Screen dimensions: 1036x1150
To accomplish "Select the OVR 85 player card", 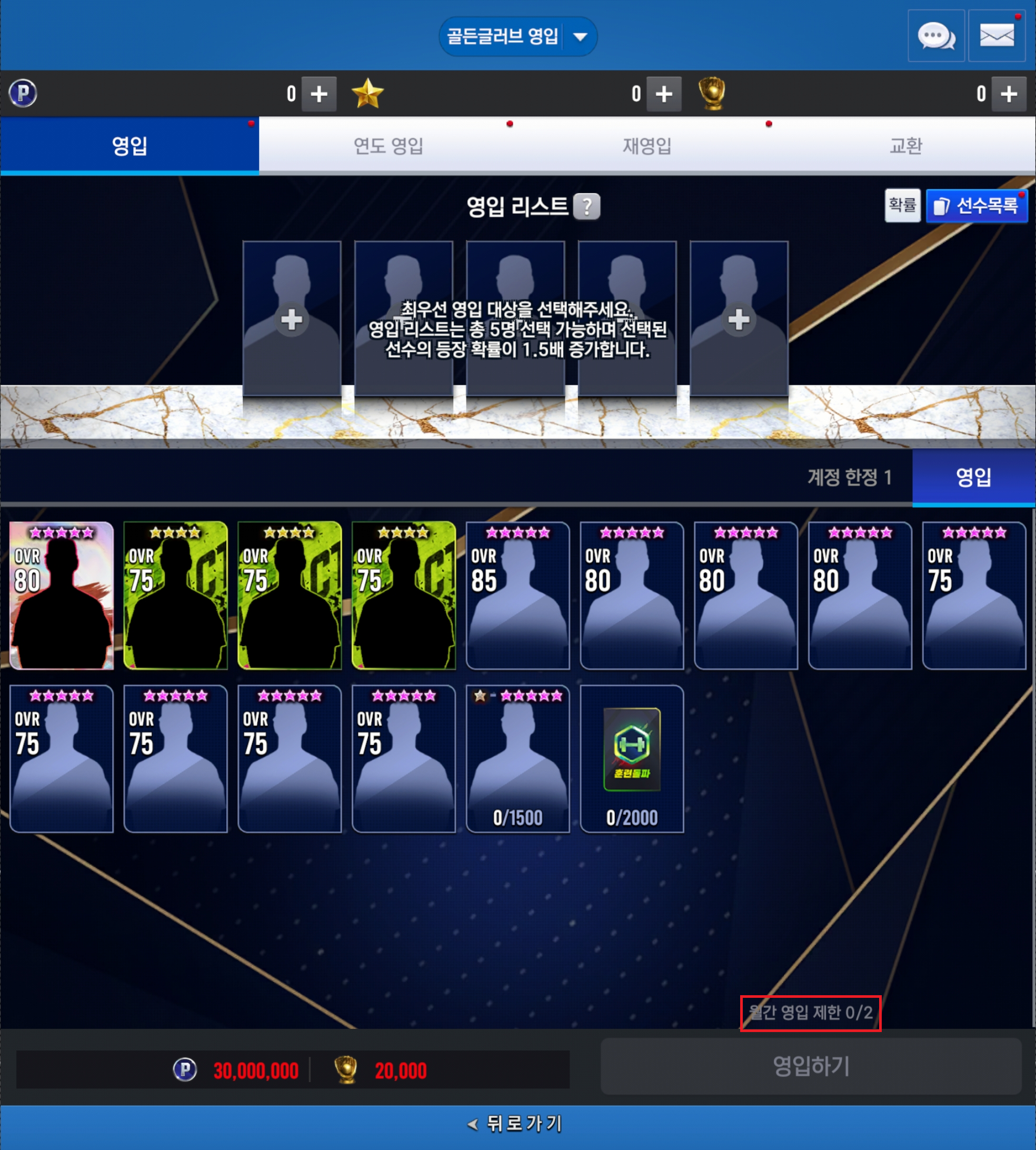I will (517, 595).
